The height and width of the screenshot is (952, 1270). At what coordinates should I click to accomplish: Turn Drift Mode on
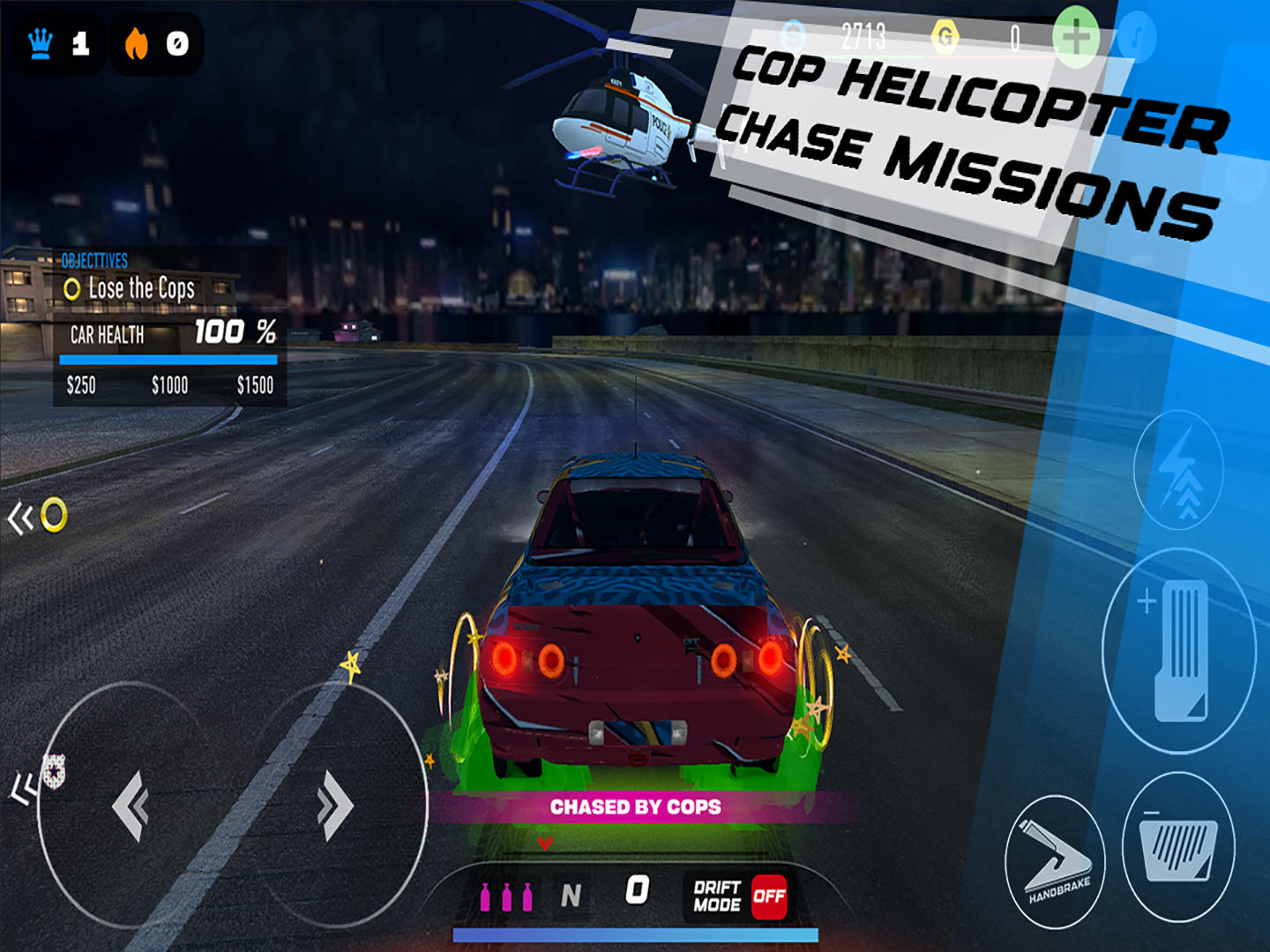(x=769, y=899)
